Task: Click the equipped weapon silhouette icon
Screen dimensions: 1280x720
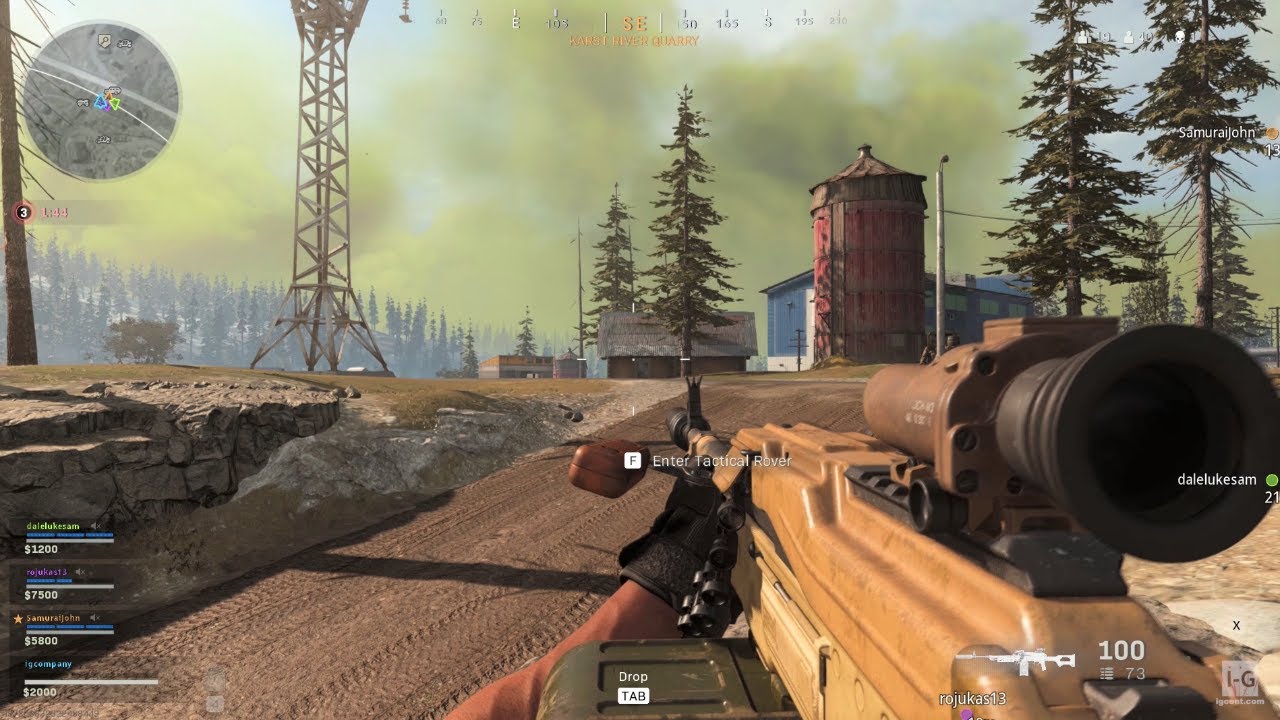Action: pyautogui.click(x=1015, y=661)
